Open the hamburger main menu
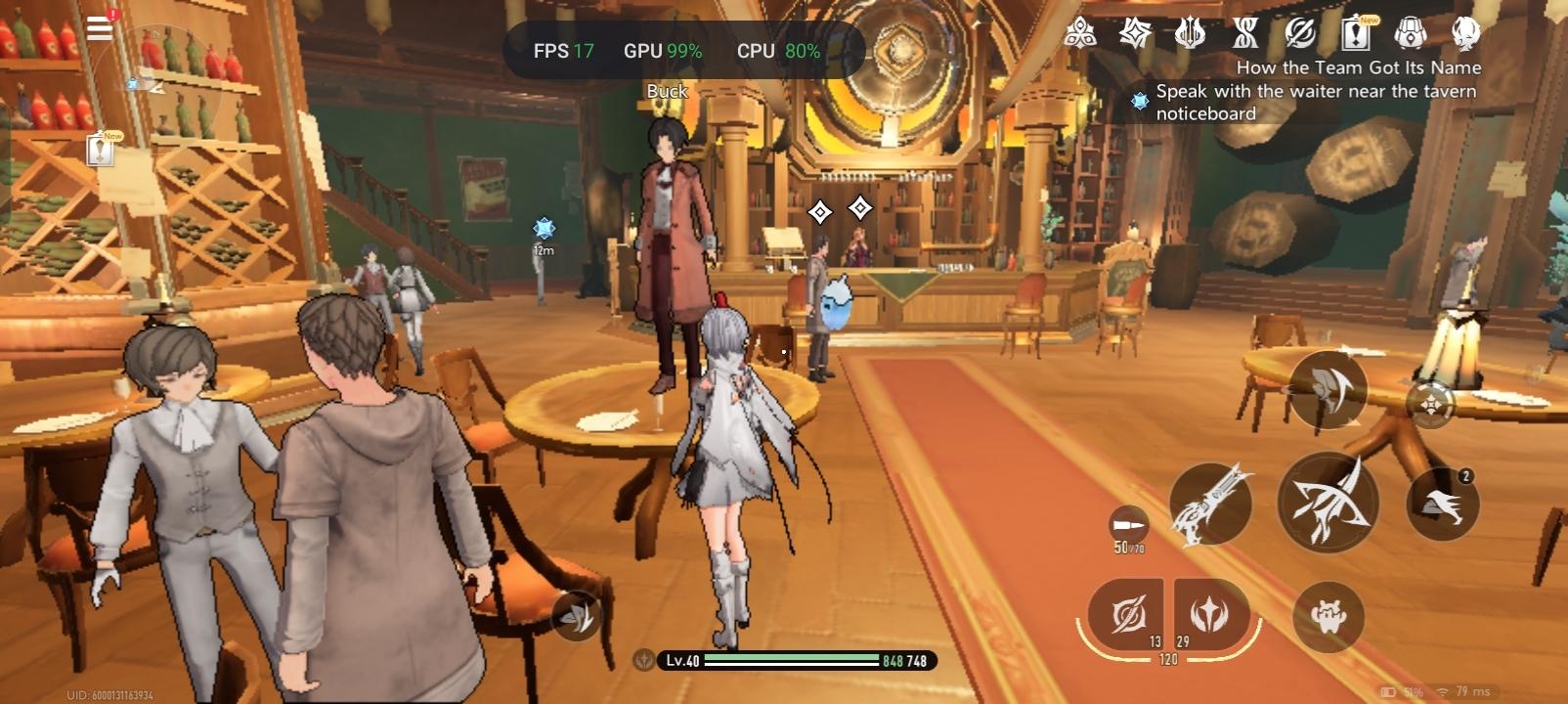This screenshot has width=1568, height=704. click(x=100, y=27)
